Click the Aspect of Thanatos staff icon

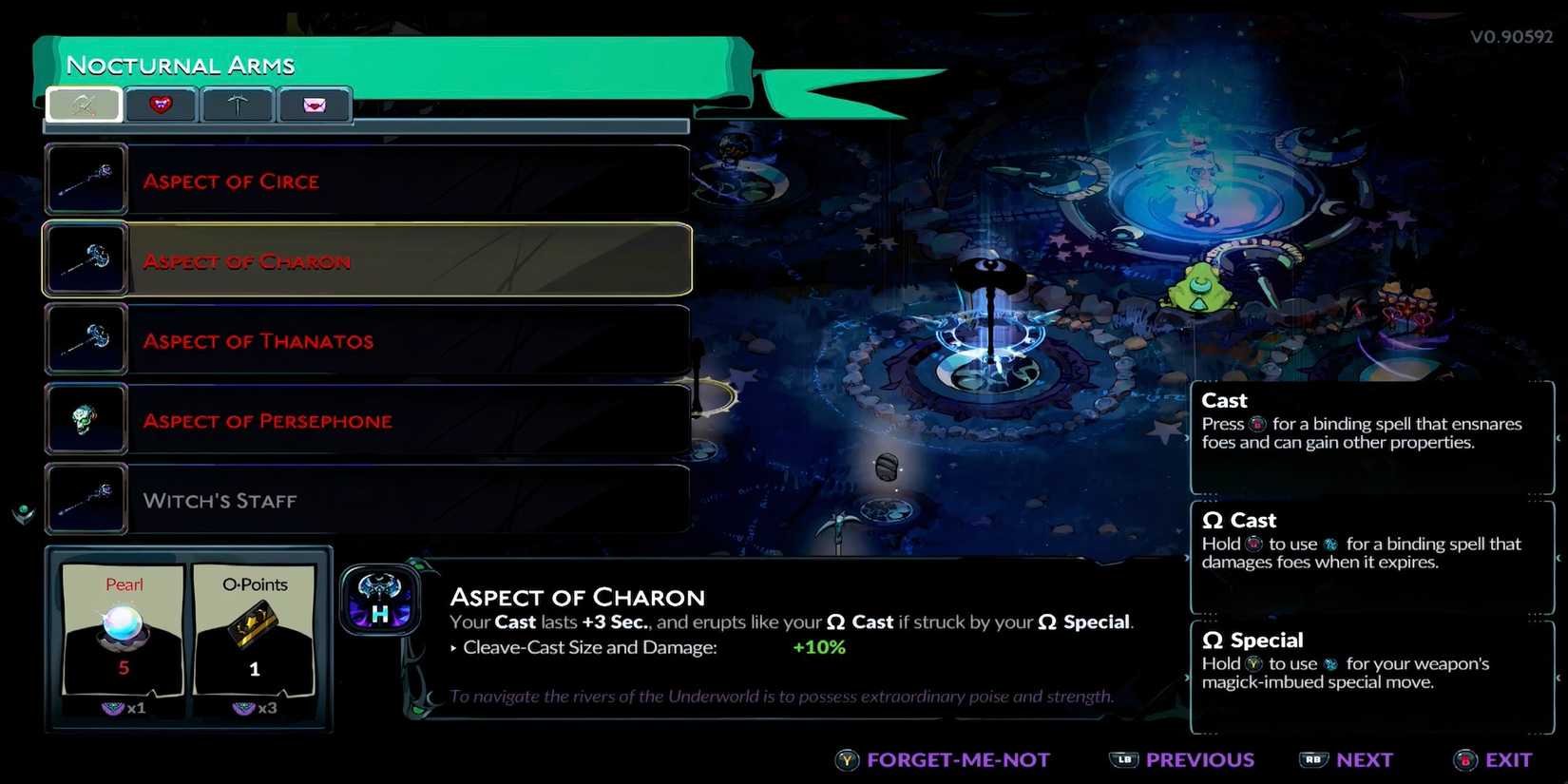(86, 339)
